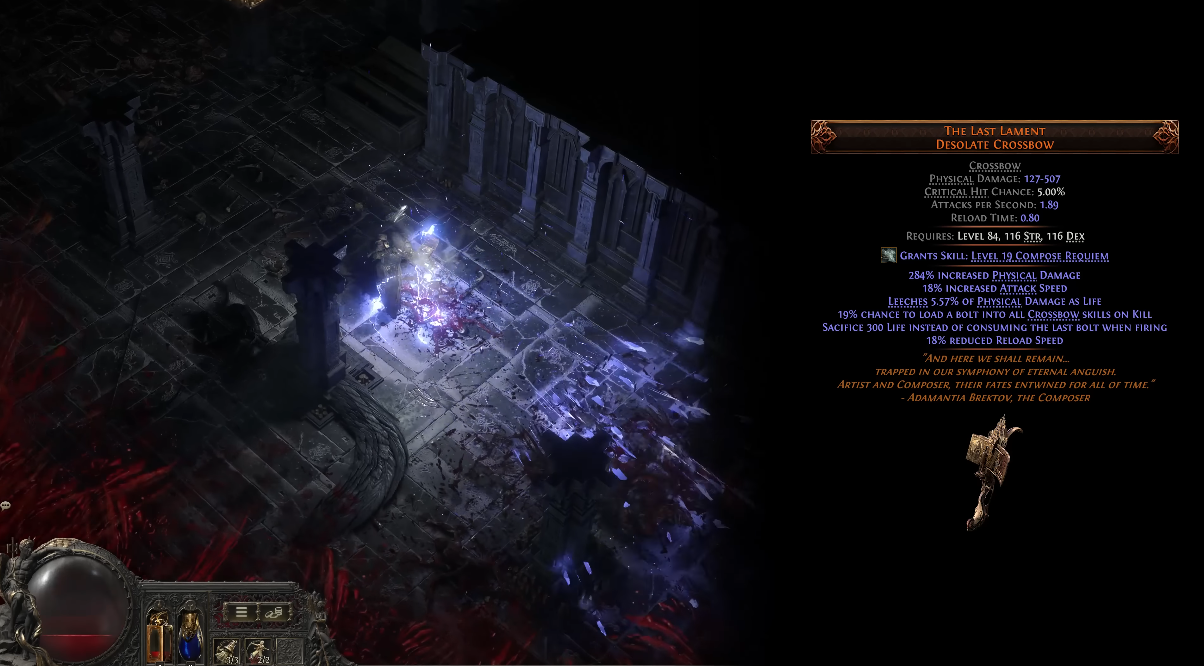This screenshot has width=1204, height=666.
Task: Click the Level 19 Compose Requiem link
Action: 1040,256
